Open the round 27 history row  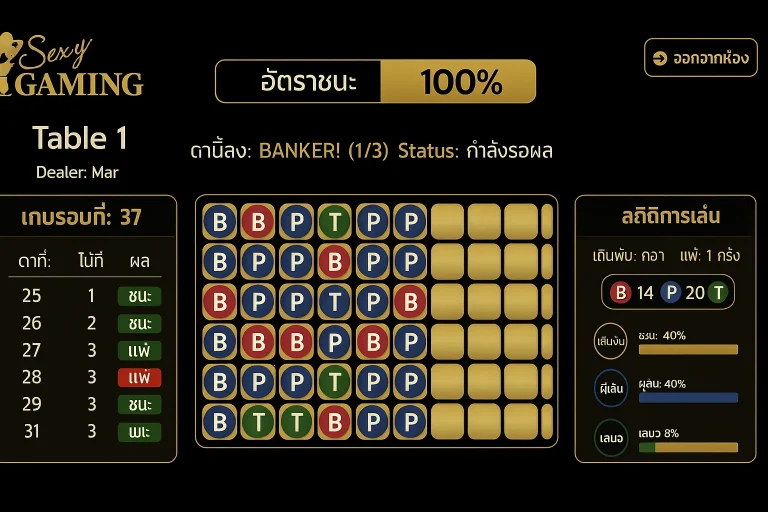(88, 350)
